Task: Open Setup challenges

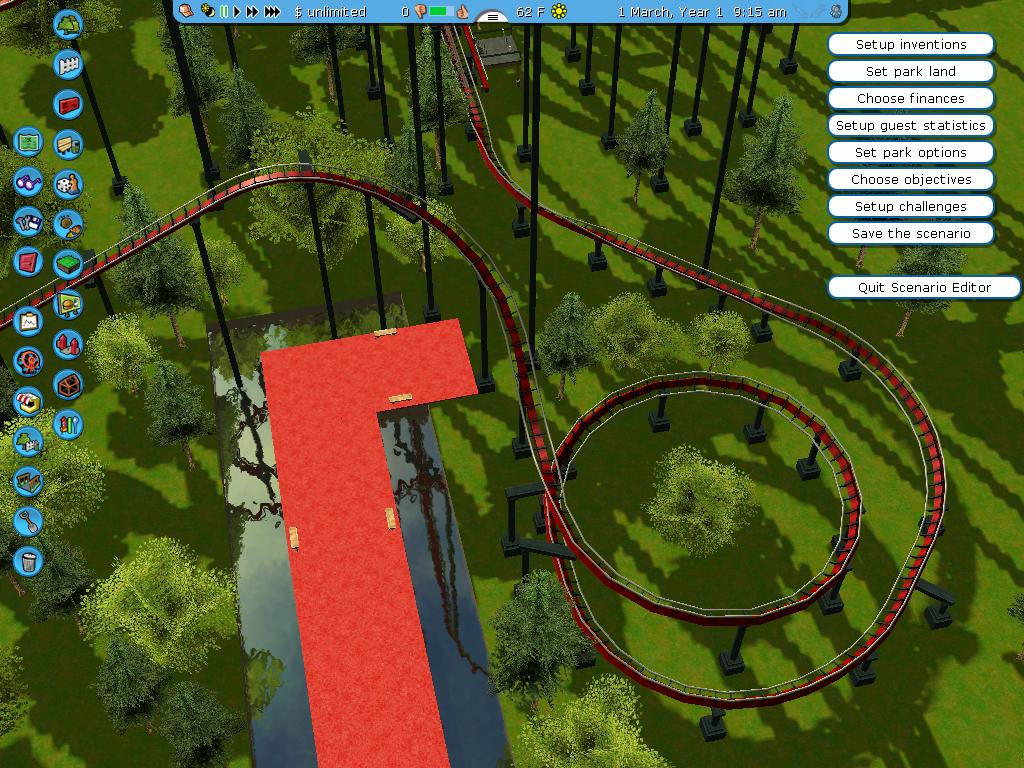Action: click(x=911, y=207)
